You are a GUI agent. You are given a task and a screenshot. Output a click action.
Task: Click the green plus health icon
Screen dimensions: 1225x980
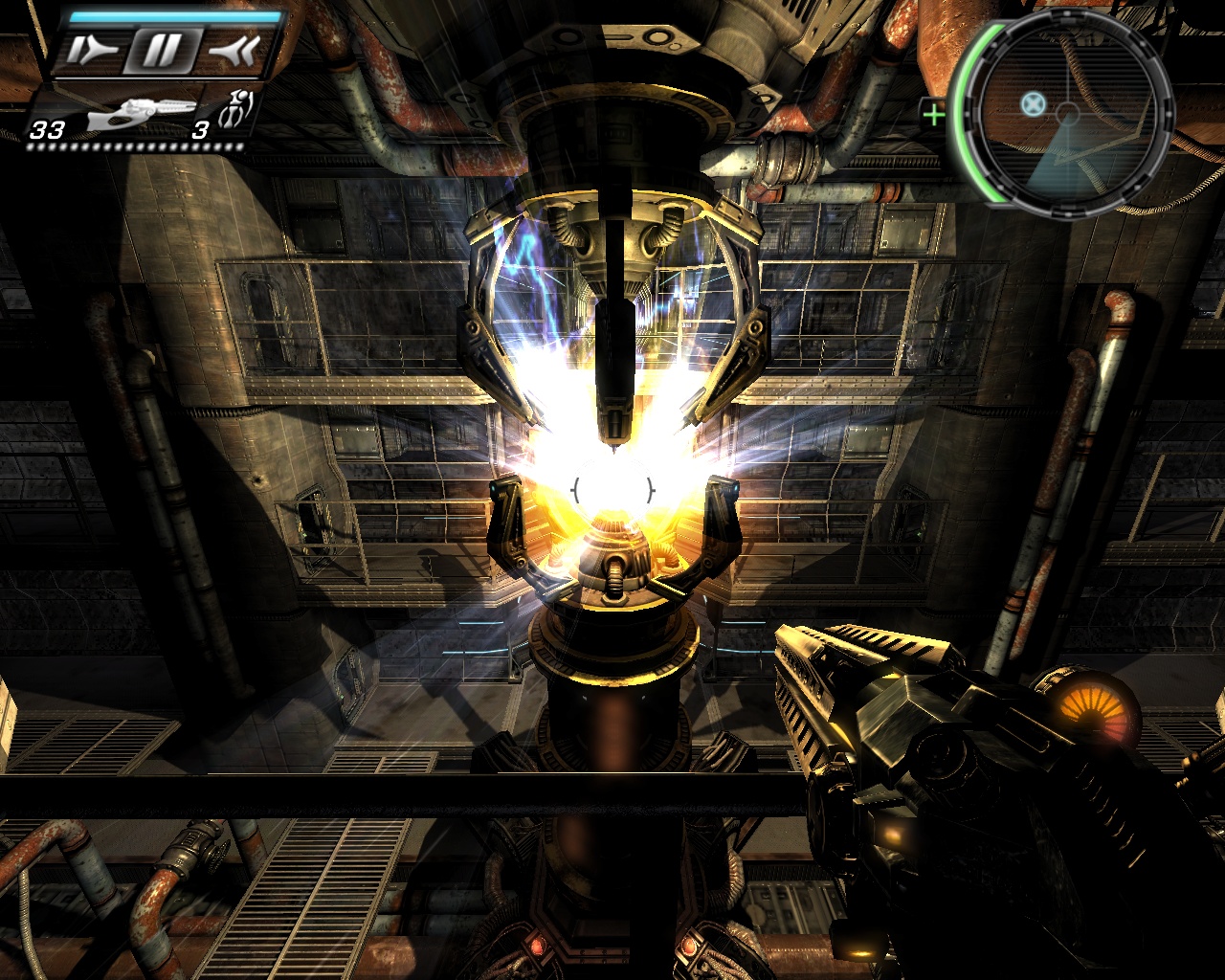[x=933, y=116]
